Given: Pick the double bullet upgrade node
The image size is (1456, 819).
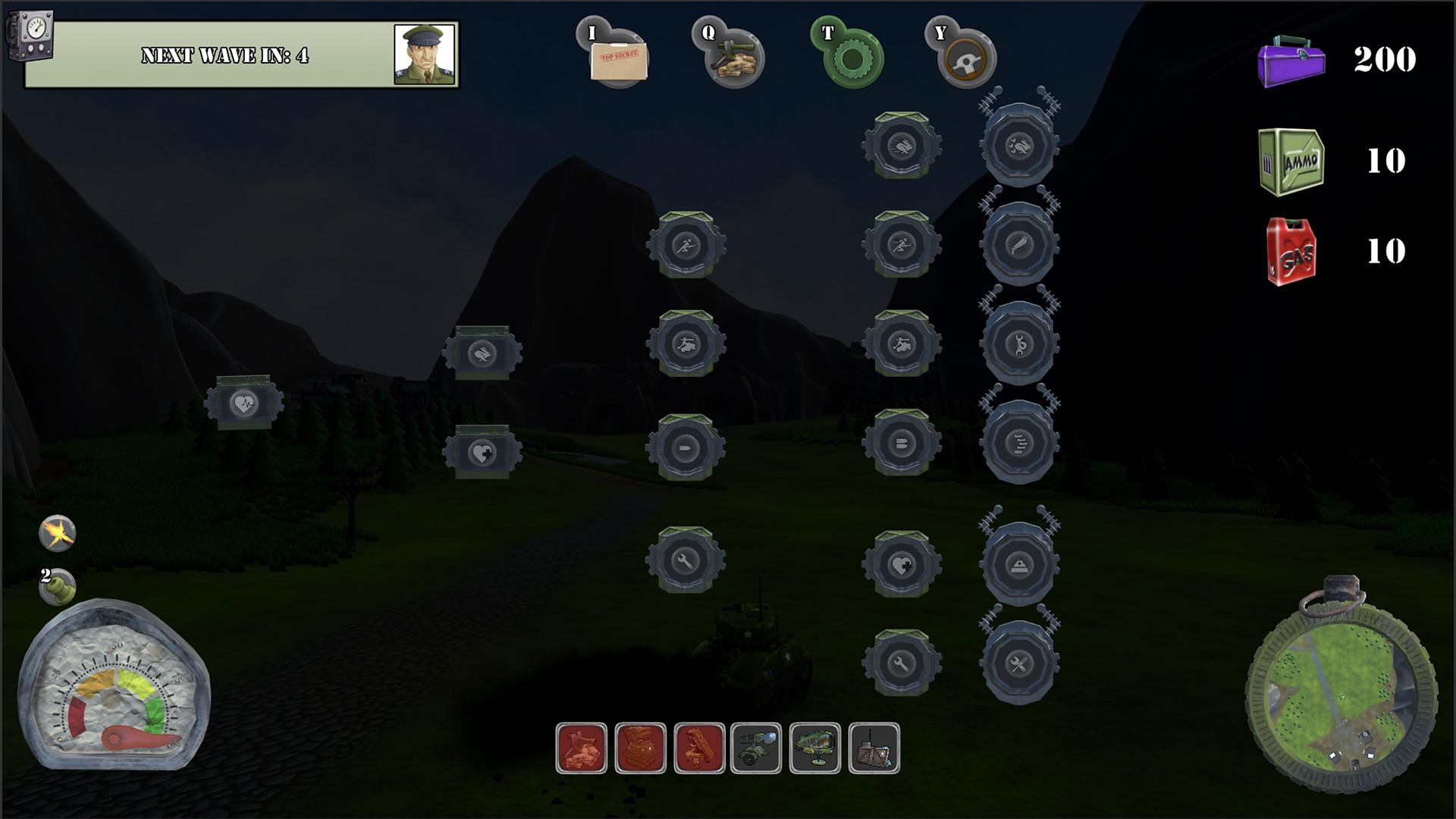Looking at the screenshot, I should pyautogui.click(x=902, y=443).
